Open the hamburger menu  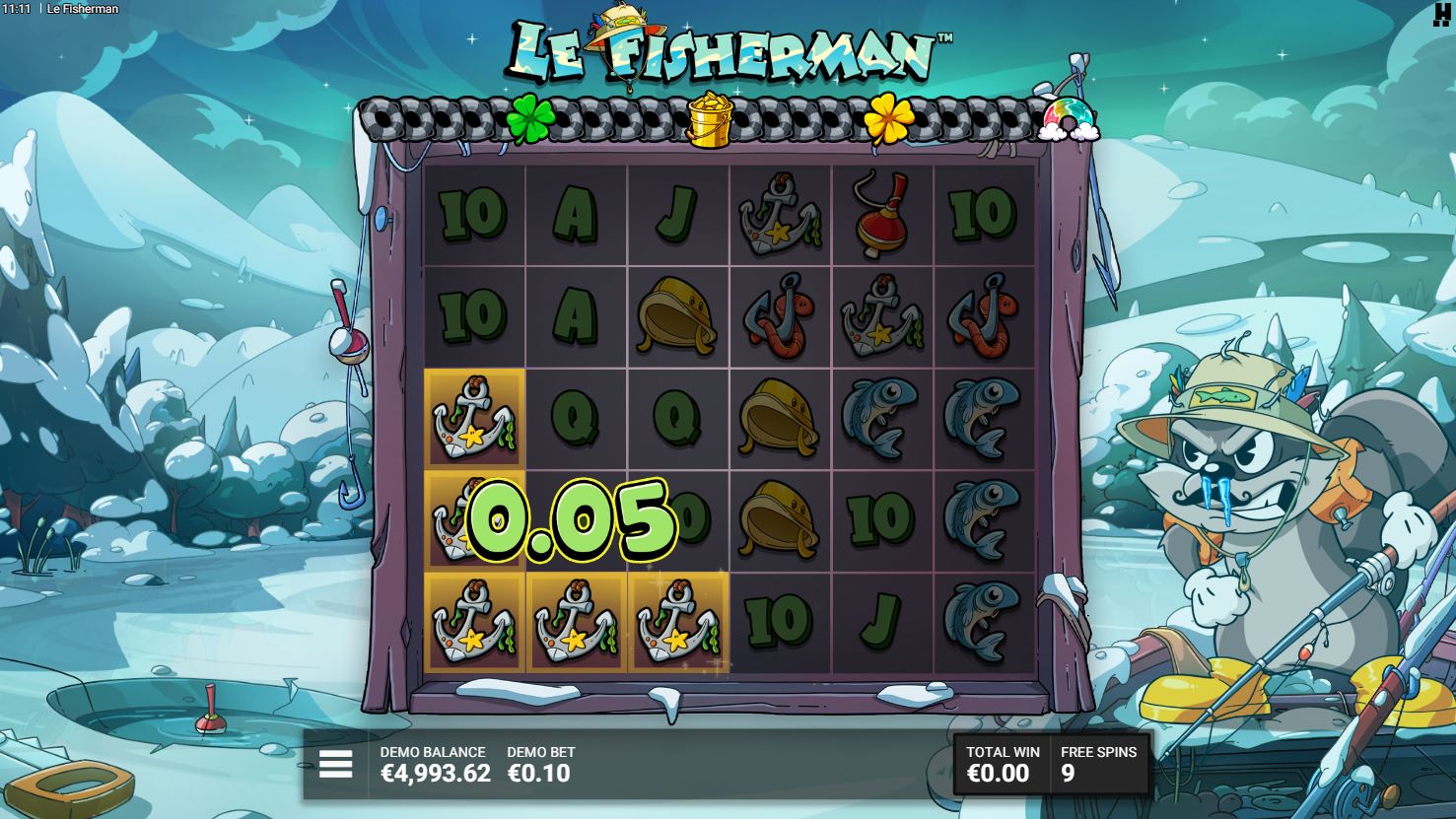point(335,764)
